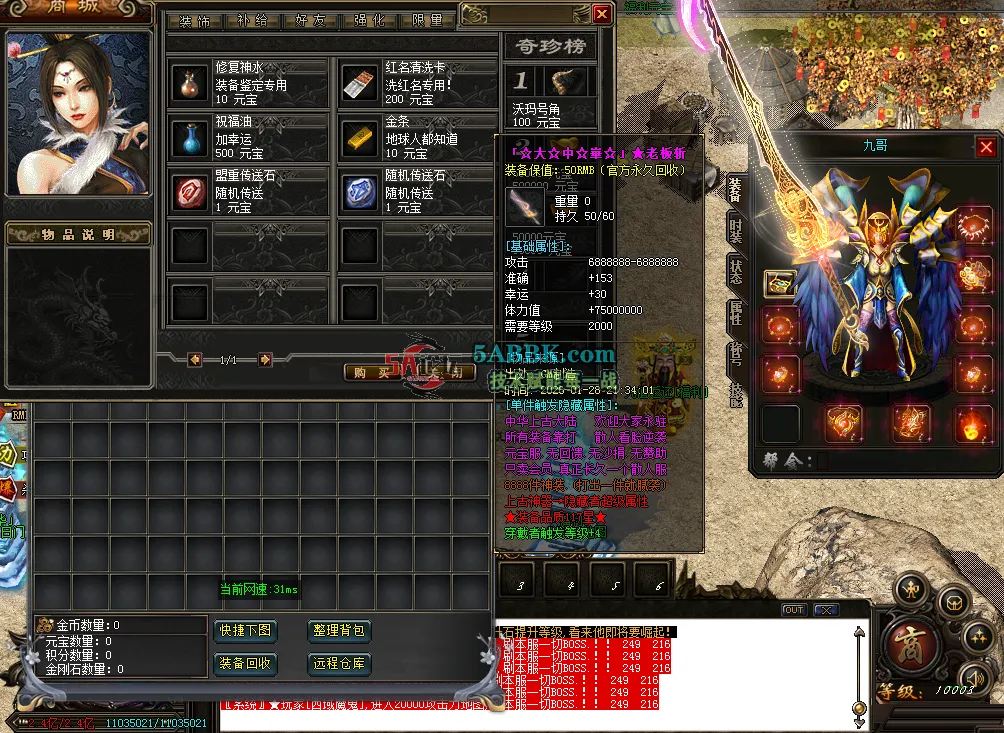Open the 补给 shop category
The width and height of the screenshot is (1004, 733).
pos(252,21)
